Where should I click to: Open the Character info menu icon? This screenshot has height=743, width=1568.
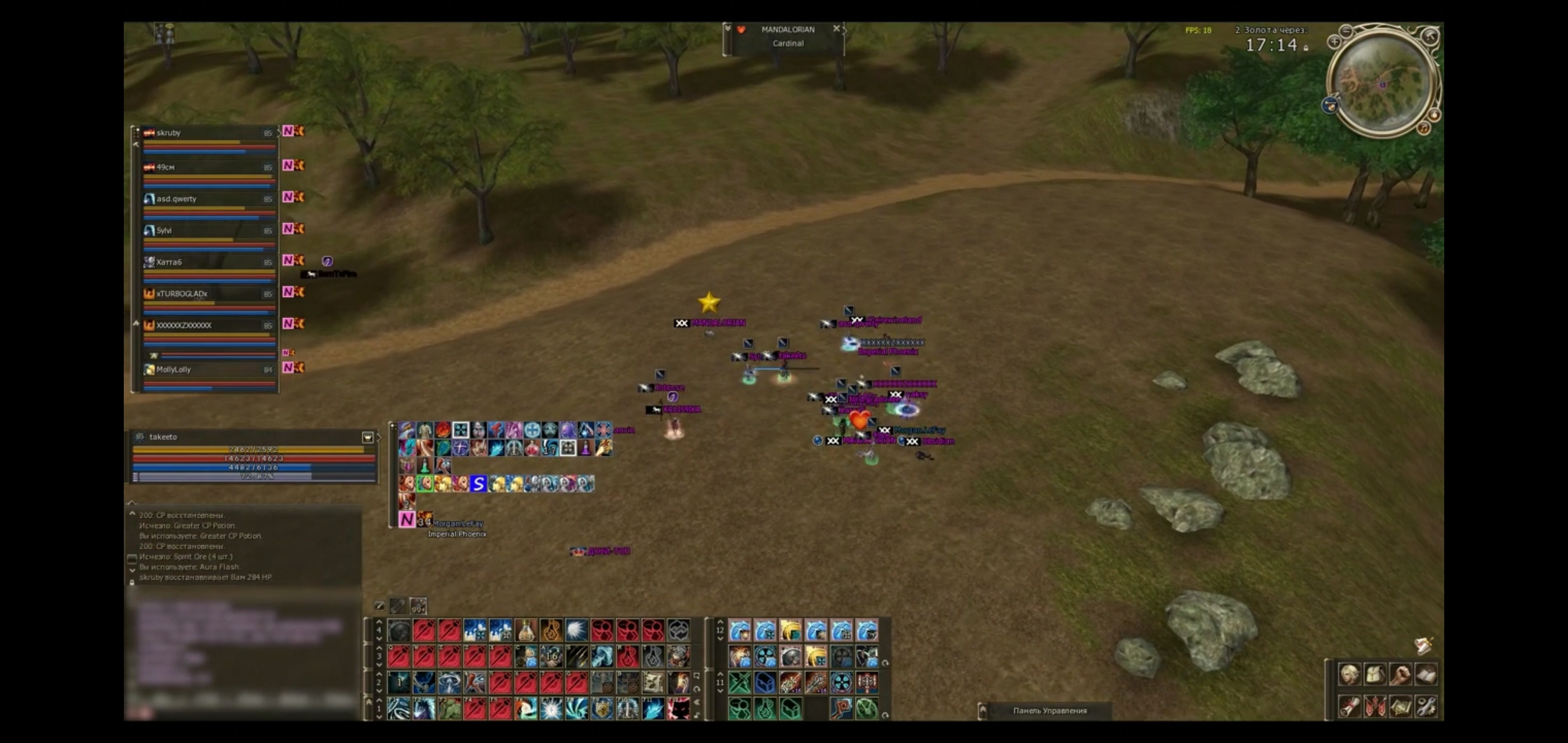coord(1350,674)
